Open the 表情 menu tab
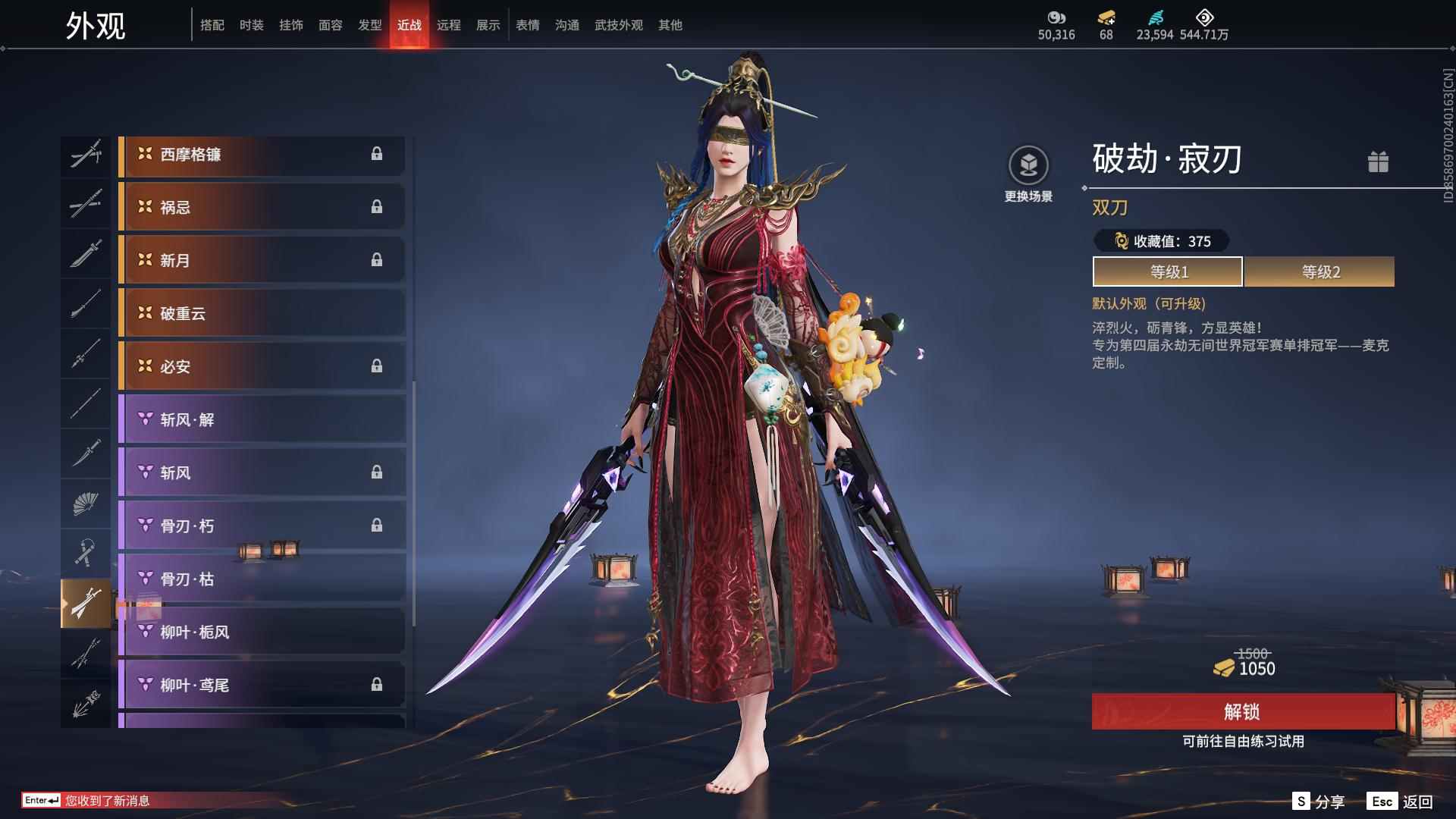This screenshot has width=1456, height=819. (527, 24)
